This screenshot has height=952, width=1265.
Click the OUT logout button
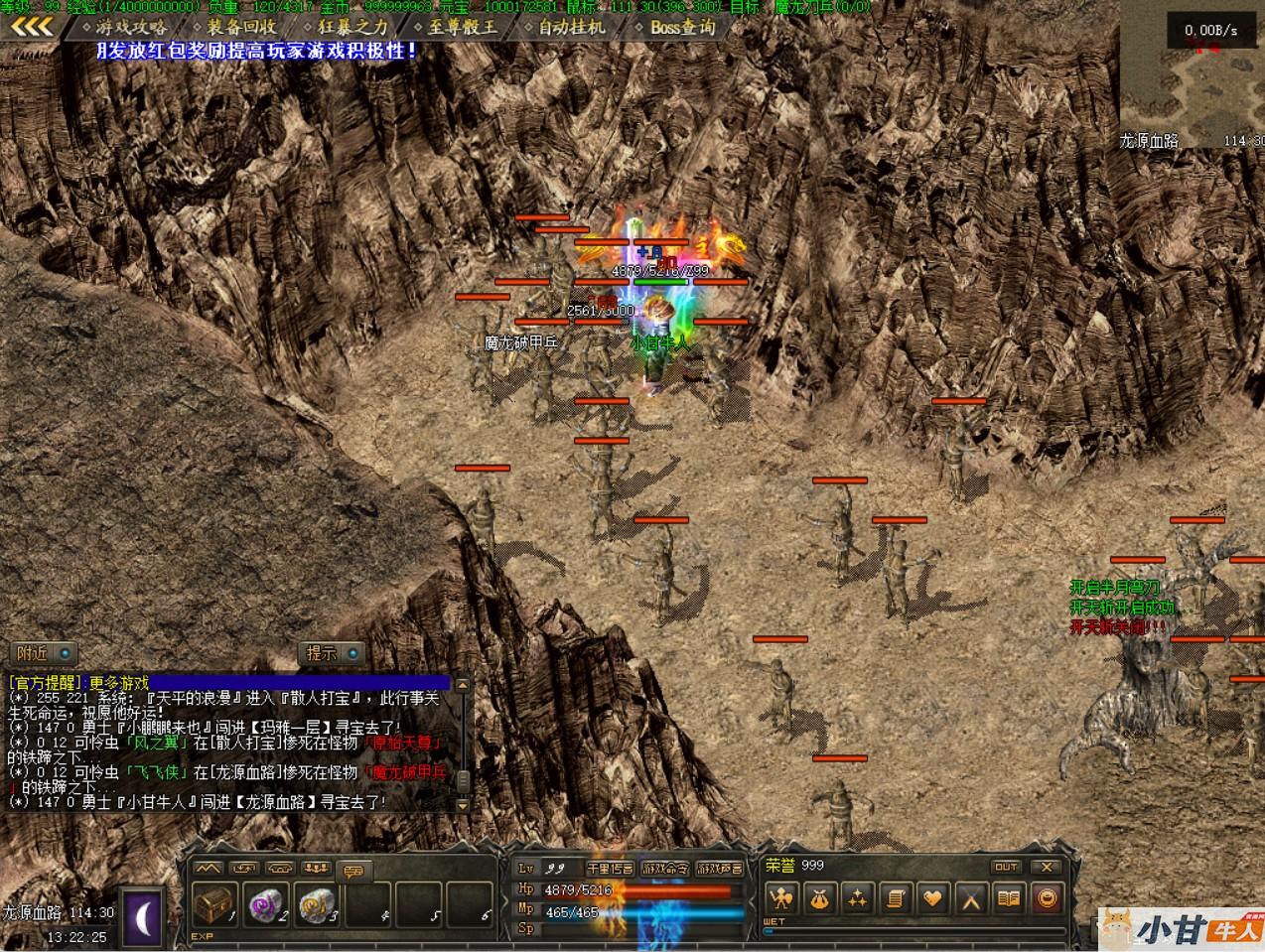coord(1007,867)
